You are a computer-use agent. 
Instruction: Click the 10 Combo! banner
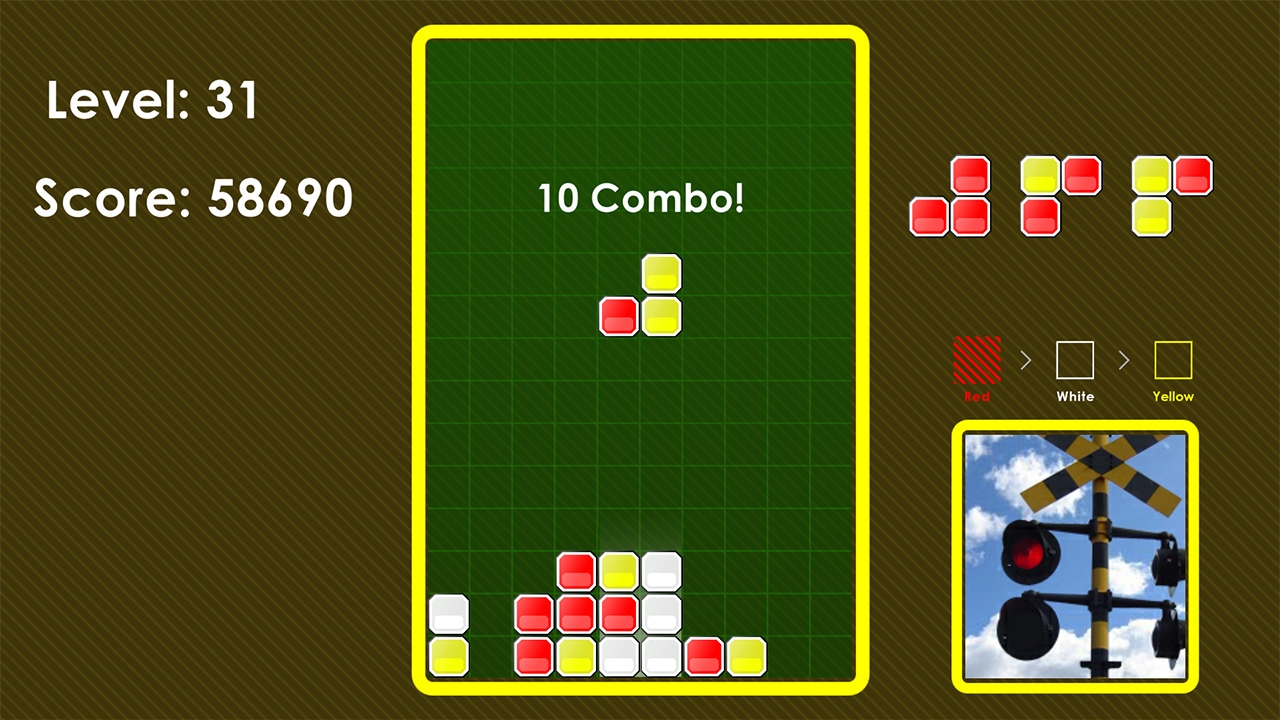tap(640, 198)
